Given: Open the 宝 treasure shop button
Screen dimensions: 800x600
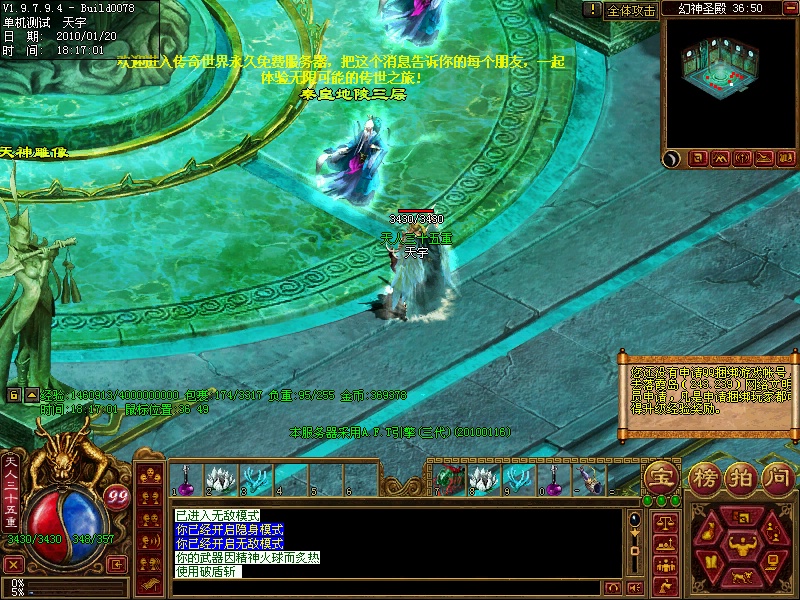Looking at the screenshot, I should click(660, 476).
